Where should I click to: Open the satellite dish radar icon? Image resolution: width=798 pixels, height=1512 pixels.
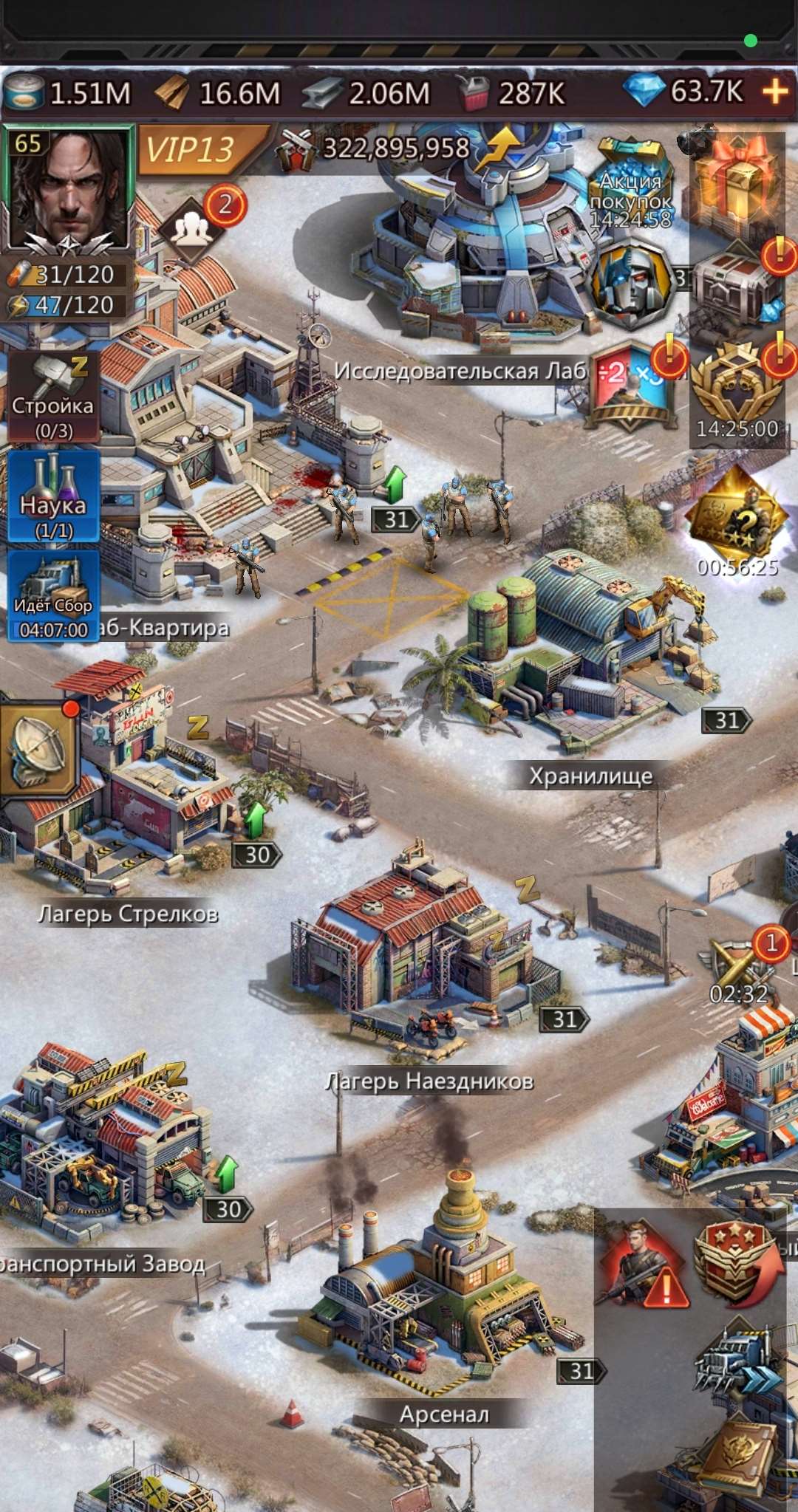[x=38, y=750]
